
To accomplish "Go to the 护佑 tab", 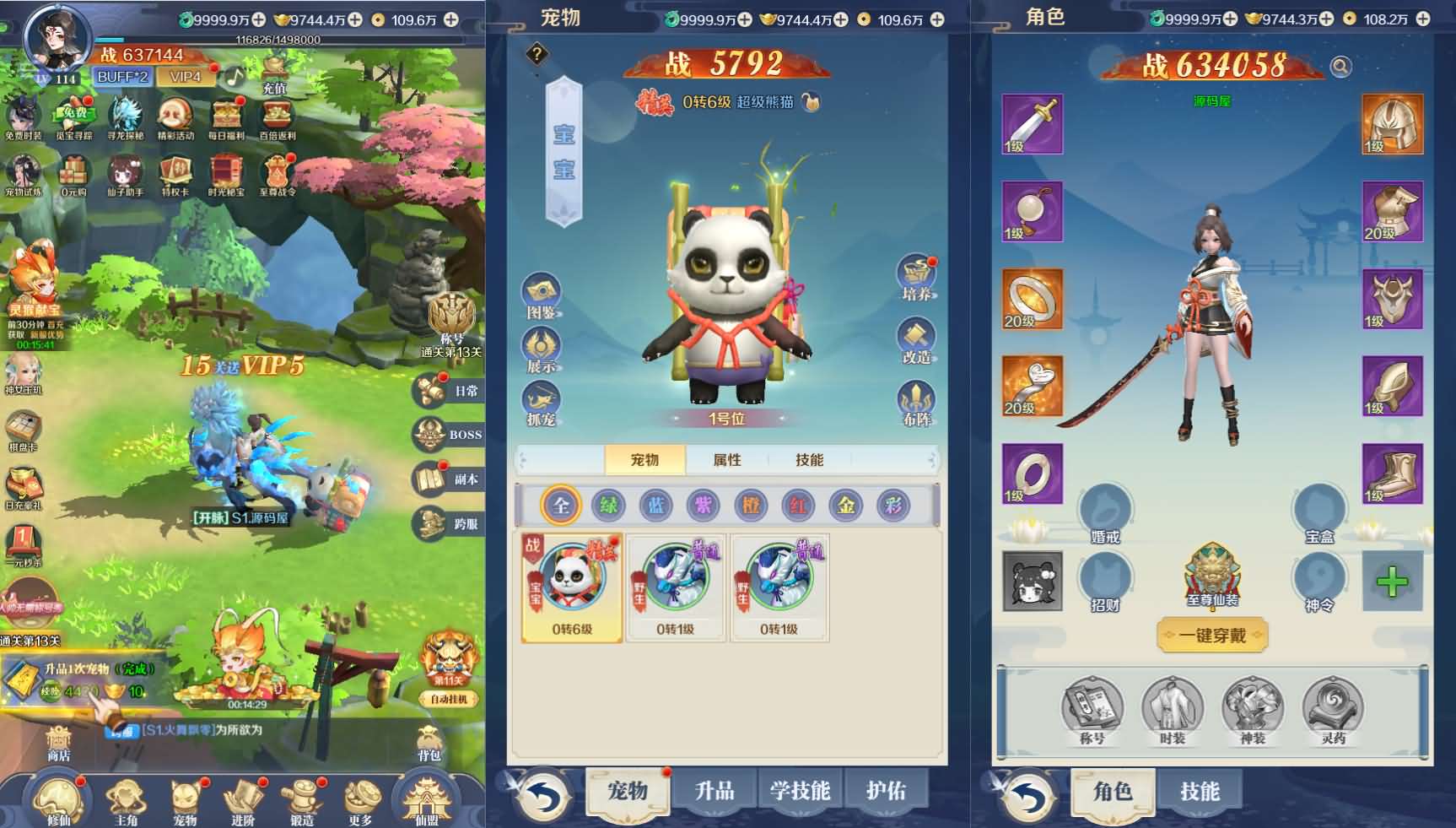I will click(x=886, y=791).
